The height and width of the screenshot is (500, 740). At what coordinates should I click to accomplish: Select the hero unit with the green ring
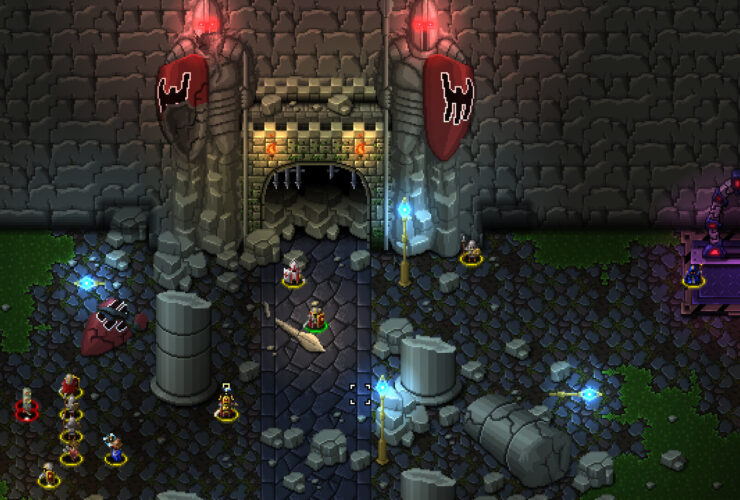316,317
